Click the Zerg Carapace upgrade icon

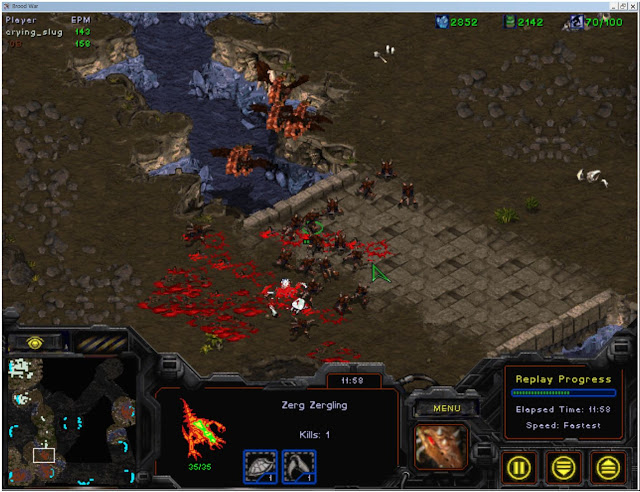(260, 465)
